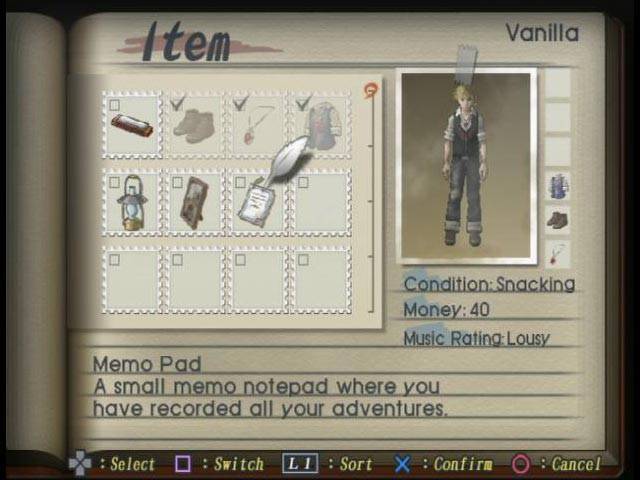
Task: Select the harmonica item slot
Action: [132, 125]
